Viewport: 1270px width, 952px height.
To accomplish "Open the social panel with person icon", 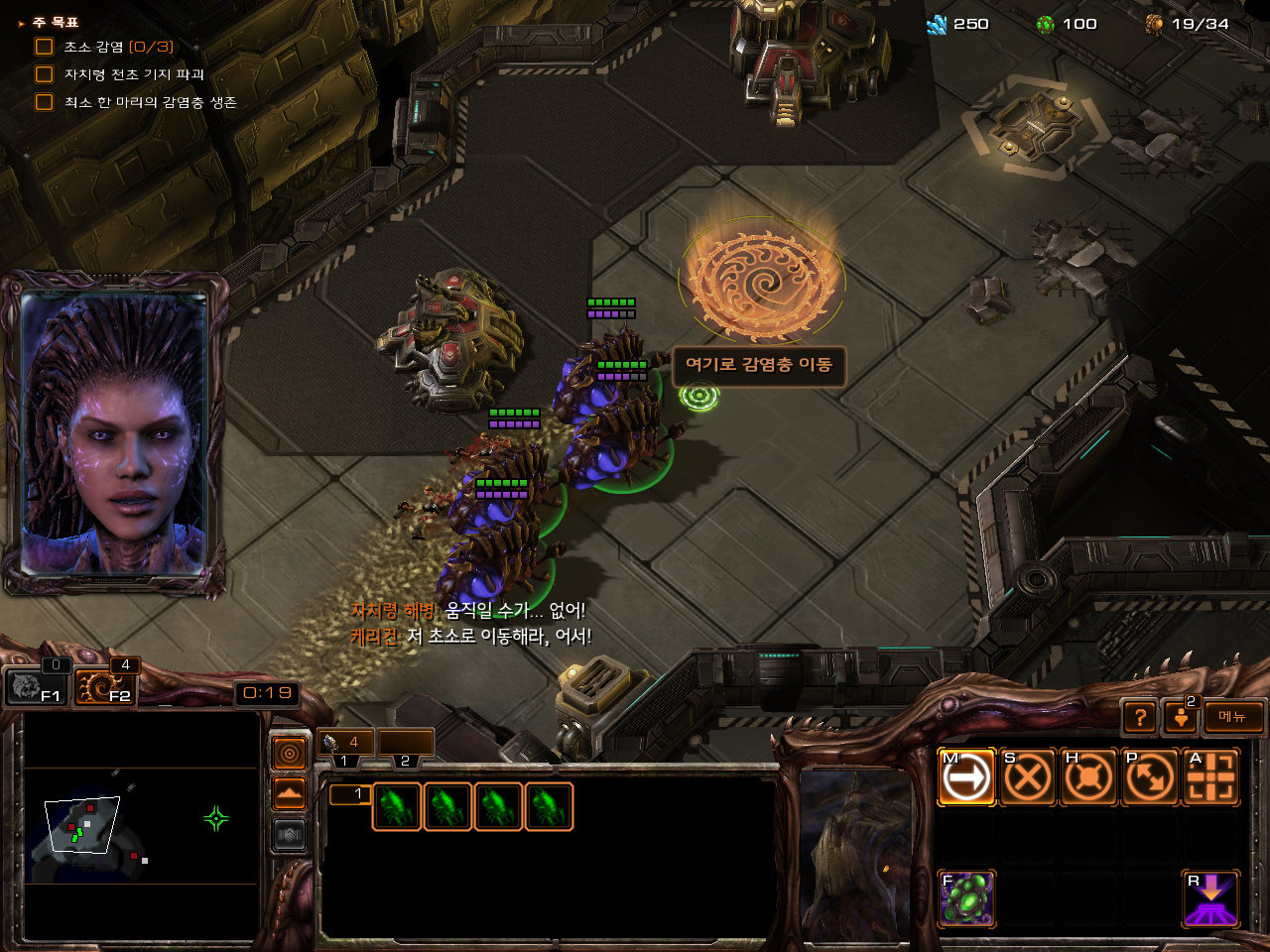I will 1181,716.
